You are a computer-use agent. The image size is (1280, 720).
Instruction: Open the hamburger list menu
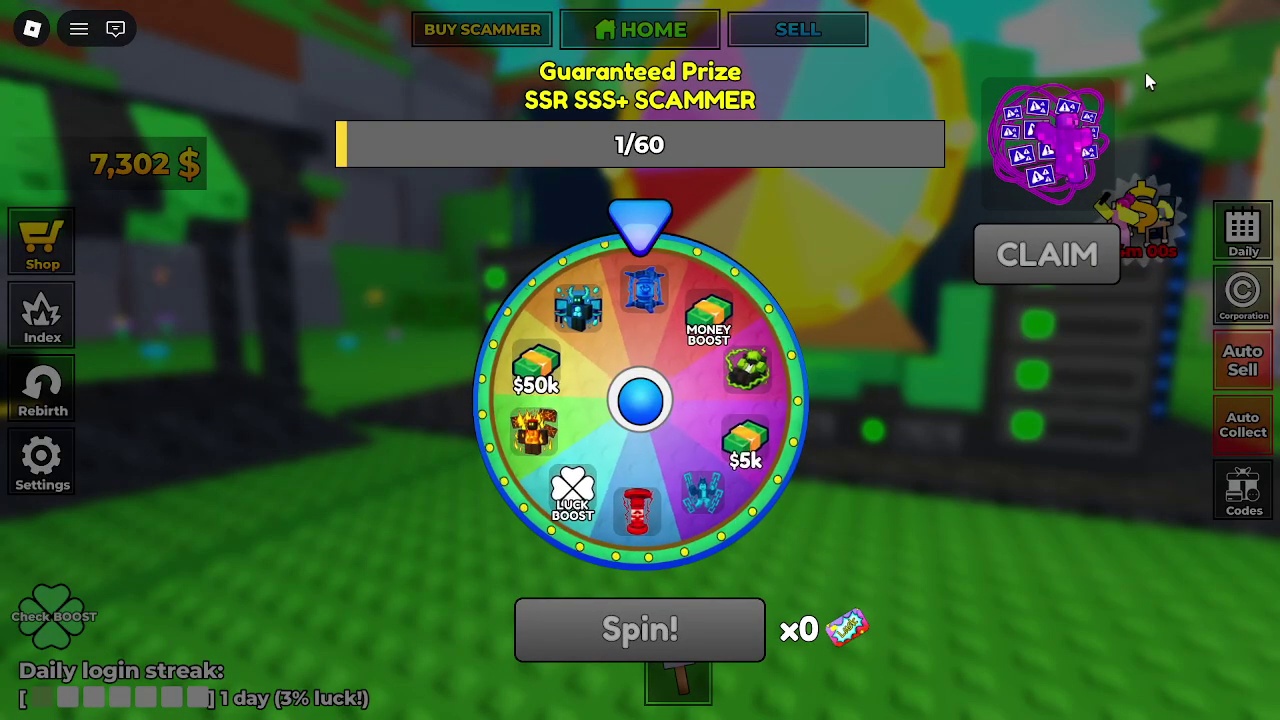[79, 29]
